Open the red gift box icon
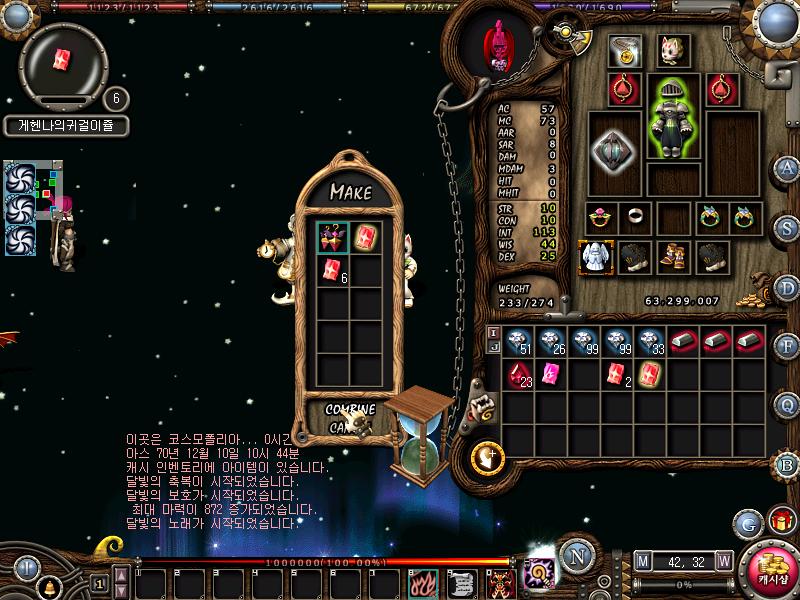Viewport: 800px width, 600px height. 780,521
